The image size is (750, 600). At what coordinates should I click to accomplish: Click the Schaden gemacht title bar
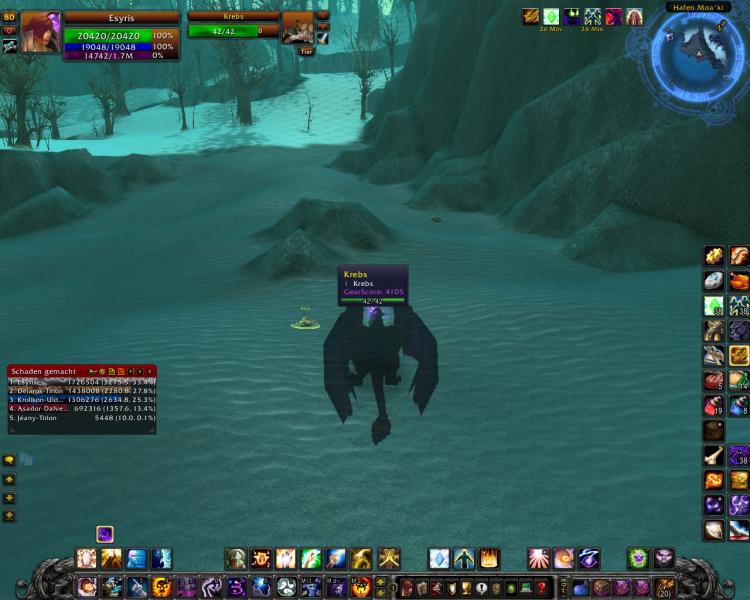coord(45,371)
